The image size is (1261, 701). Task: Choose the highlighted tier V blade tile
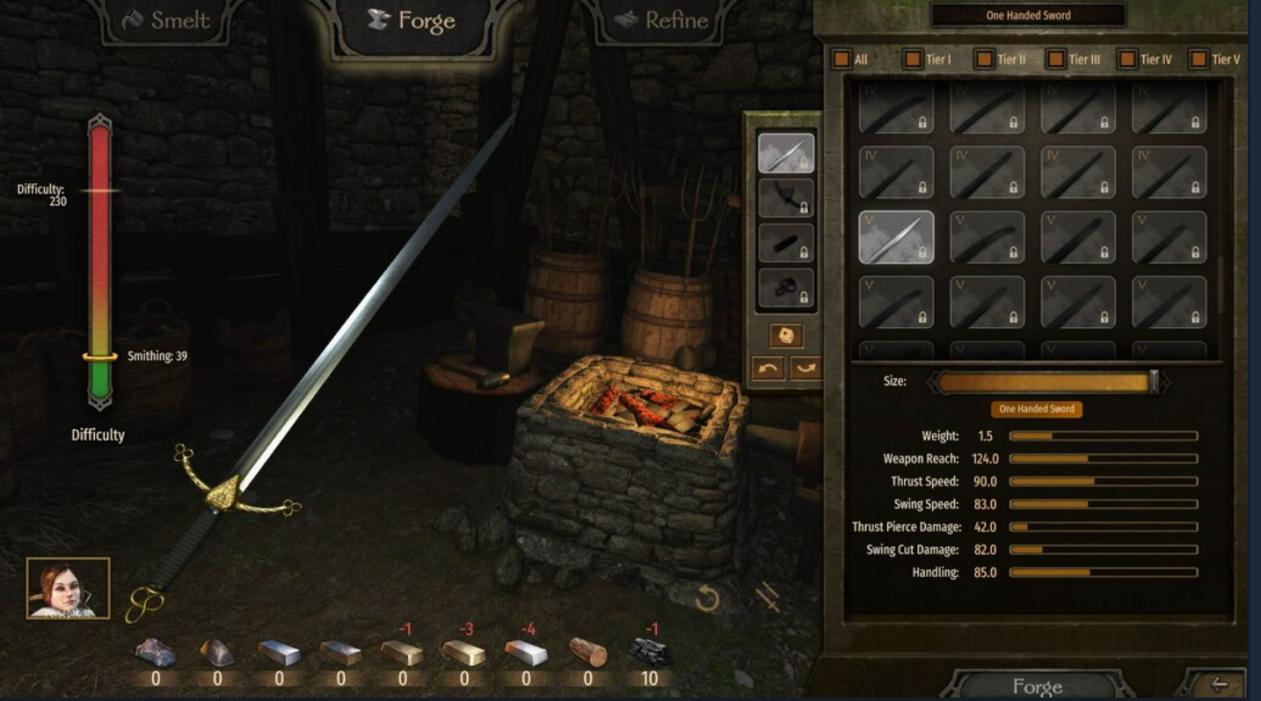click(x=896, y=237)
